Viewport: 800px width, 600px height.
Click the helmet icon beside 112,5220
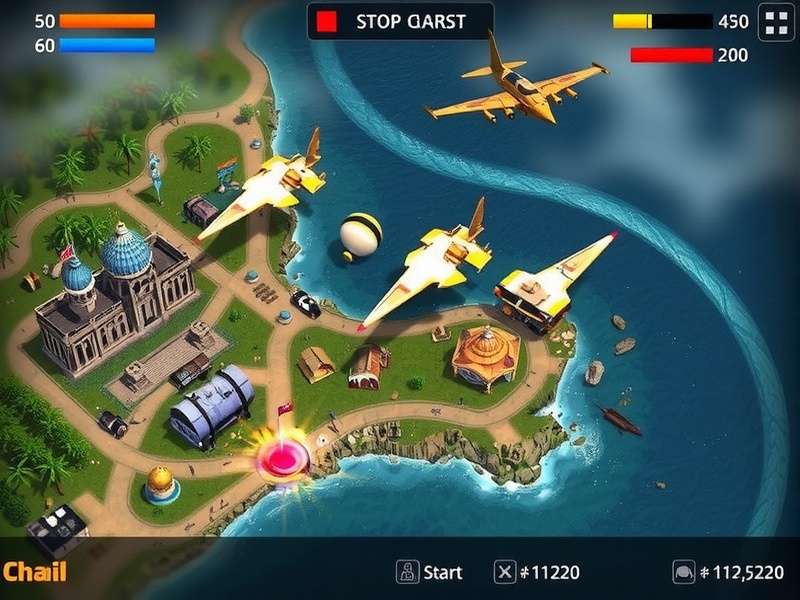684,572
